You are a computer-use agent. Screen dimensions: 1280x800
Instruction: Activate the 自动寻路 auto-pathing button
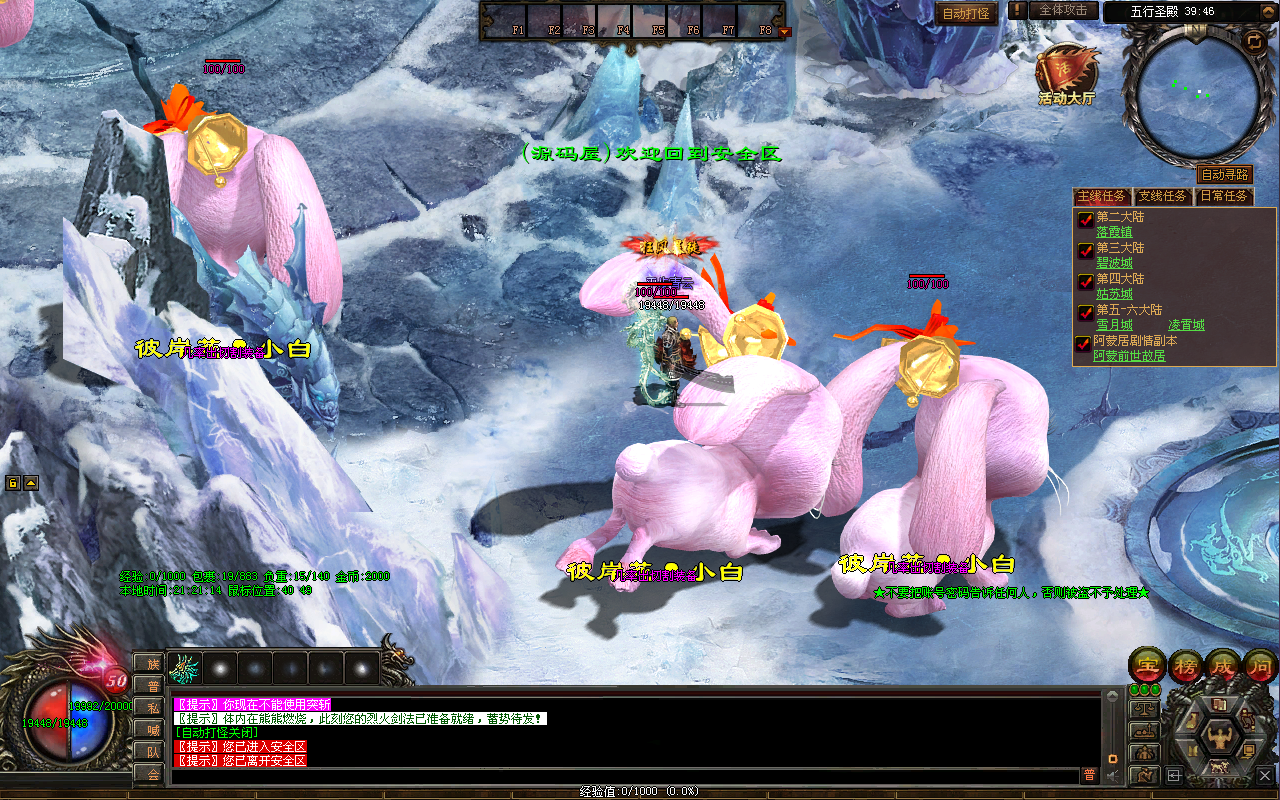click(x=1224, y=174)
